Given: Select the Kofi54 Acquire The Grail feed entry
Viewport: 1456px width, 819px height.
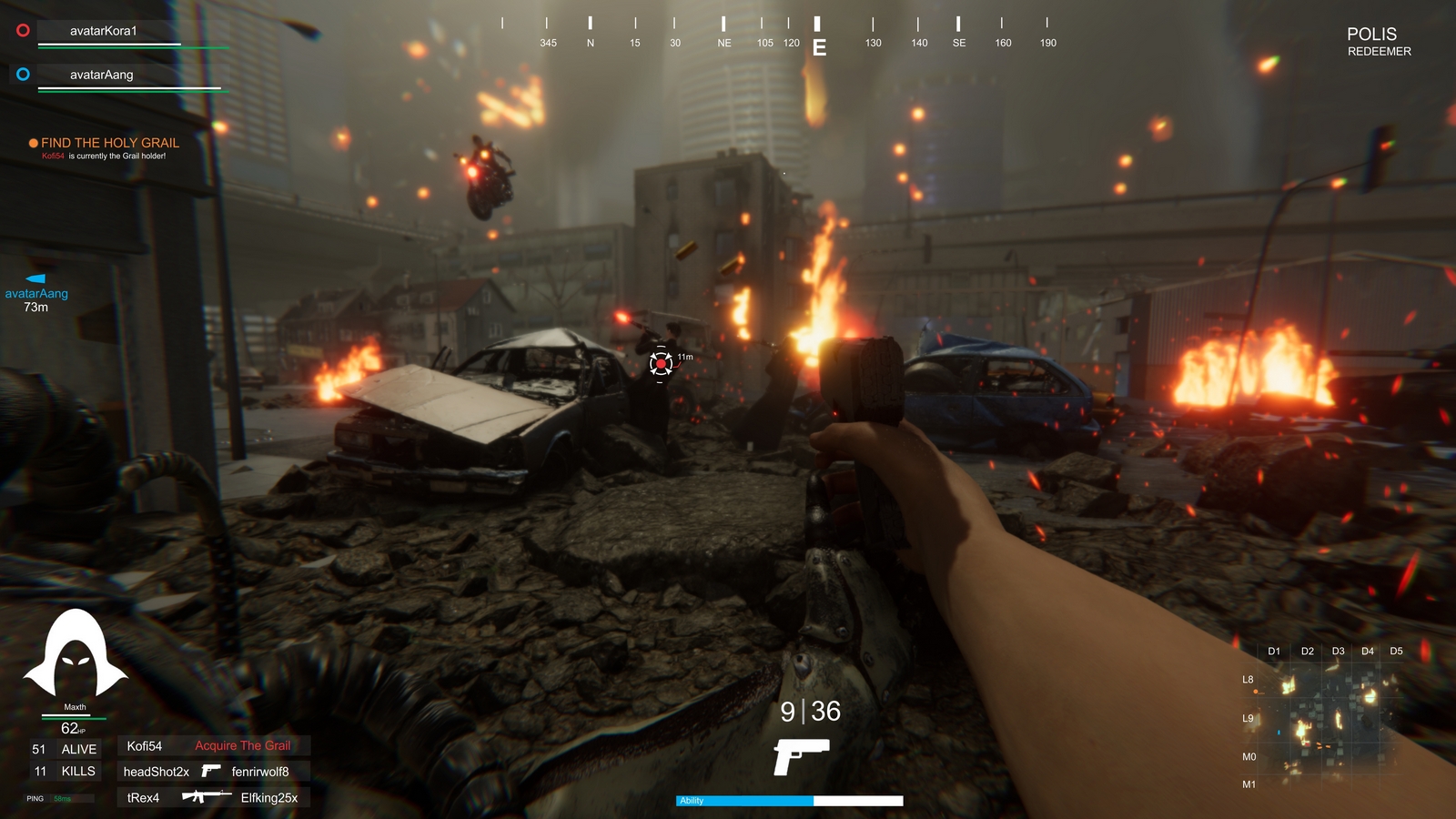Looking at the screenshot, I should pos(213,746).
